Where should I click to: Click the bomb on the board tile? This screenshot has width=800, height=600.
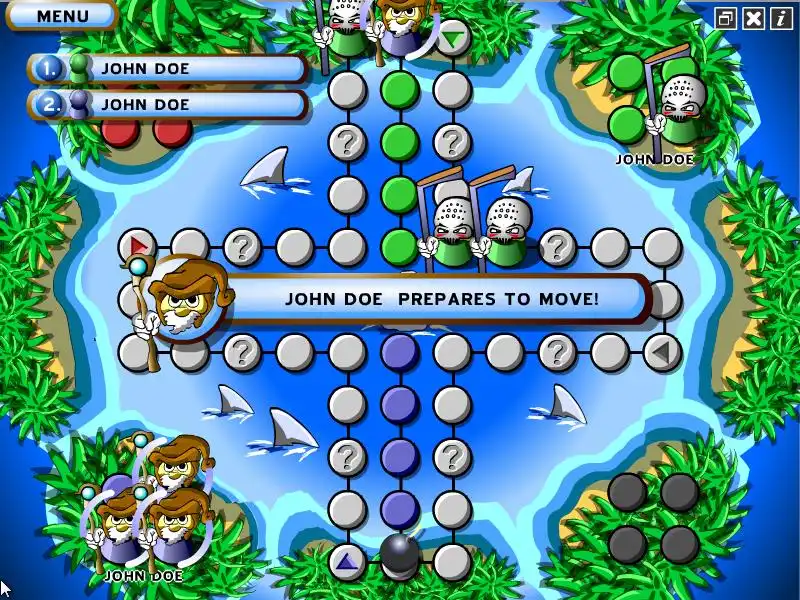(400, 555)
